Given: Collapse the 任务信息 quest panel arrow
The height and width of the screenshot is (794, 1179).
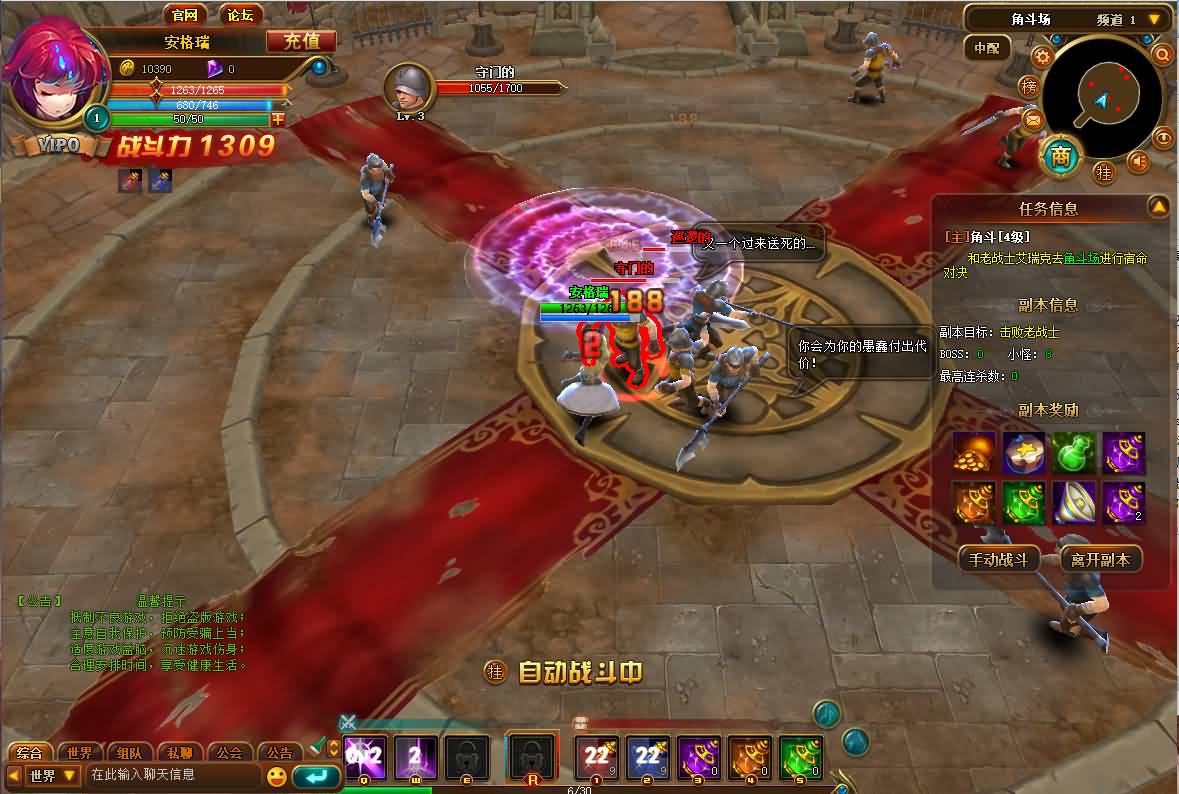Looking at the screenshot, I should point(1158,207).
